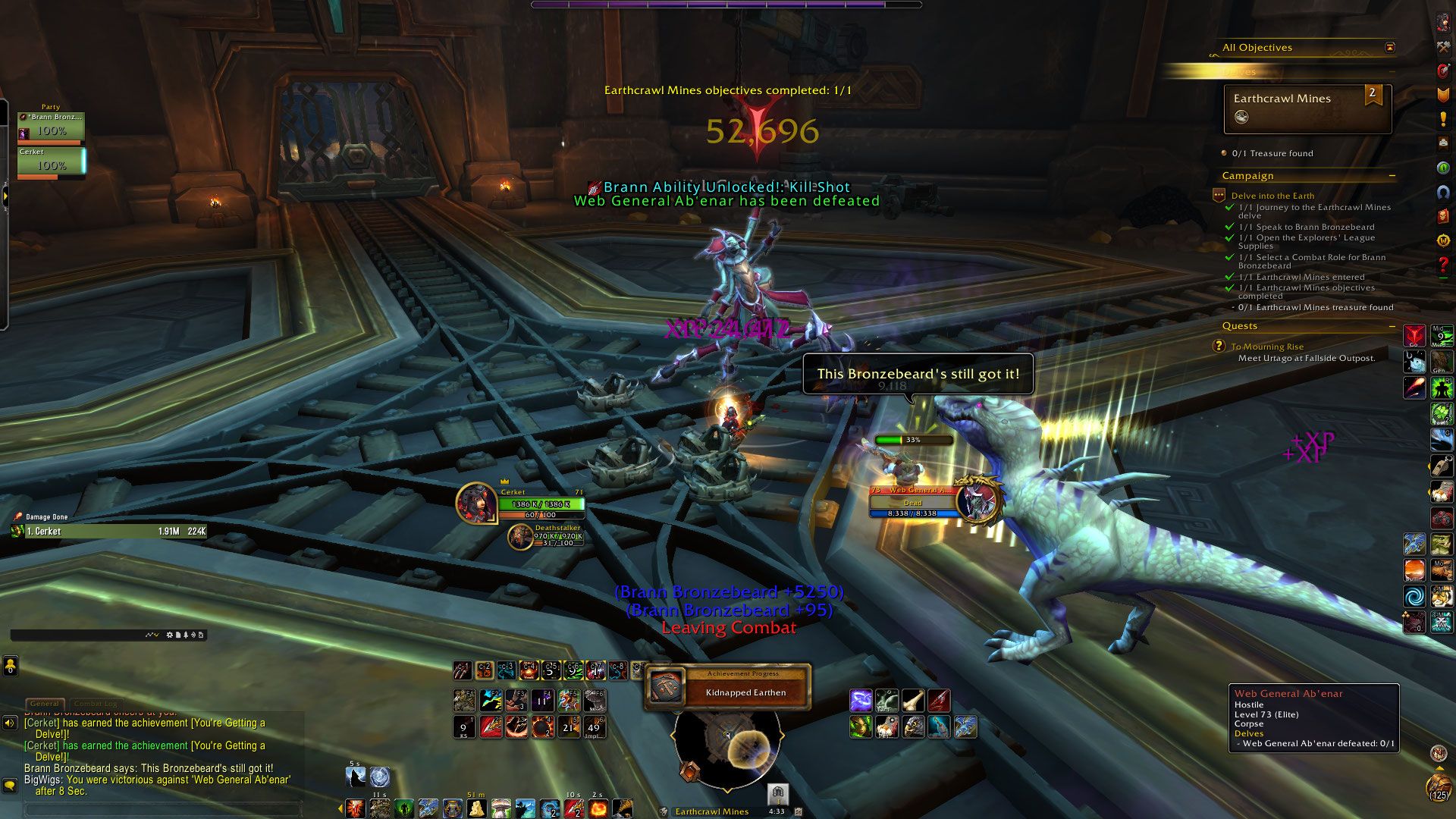Target Web General Ab'enar's unit frame portrait
Screen dimensions: 1456x819
click(x=979, y=500)
